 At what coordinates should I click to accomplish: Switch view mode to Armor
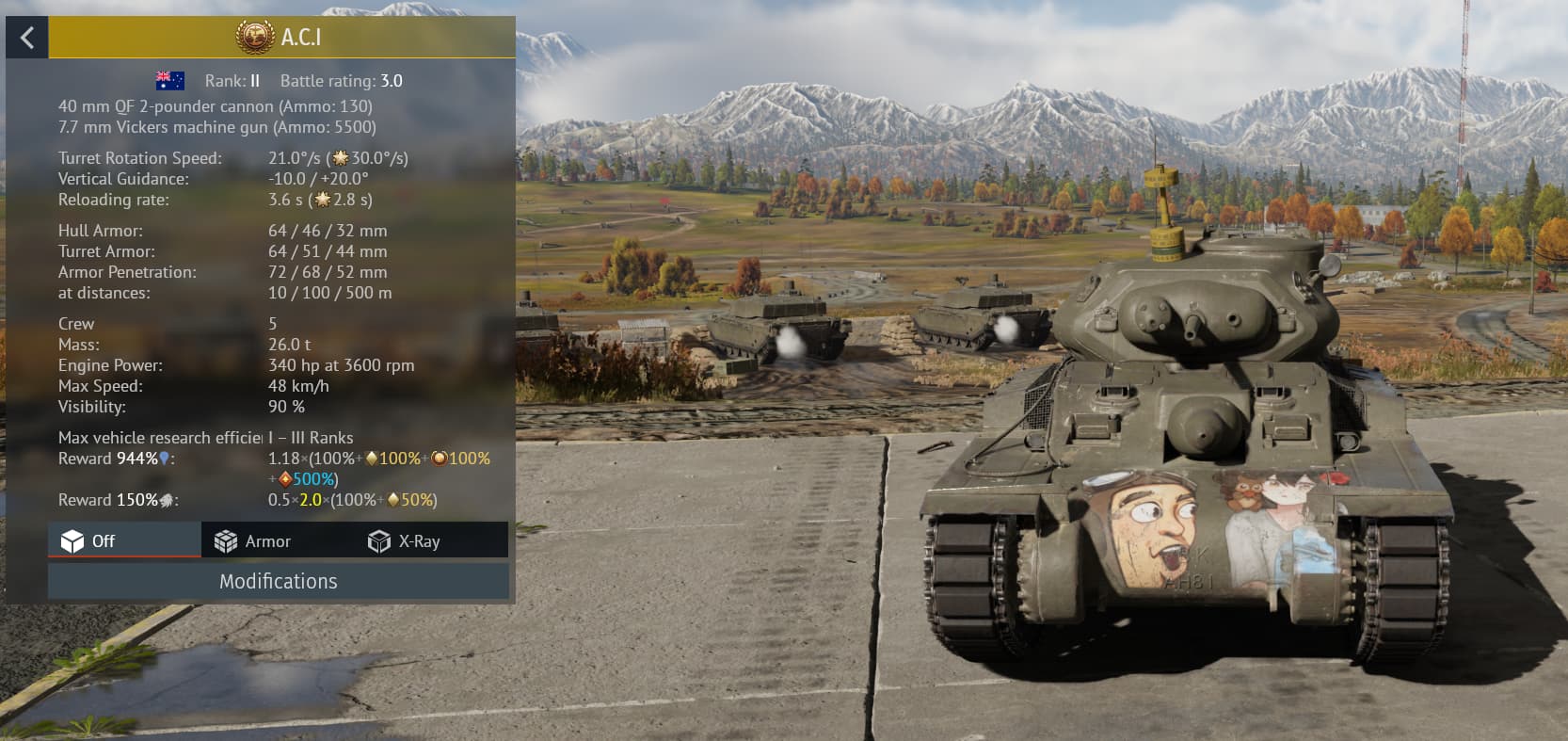(253, 541)
